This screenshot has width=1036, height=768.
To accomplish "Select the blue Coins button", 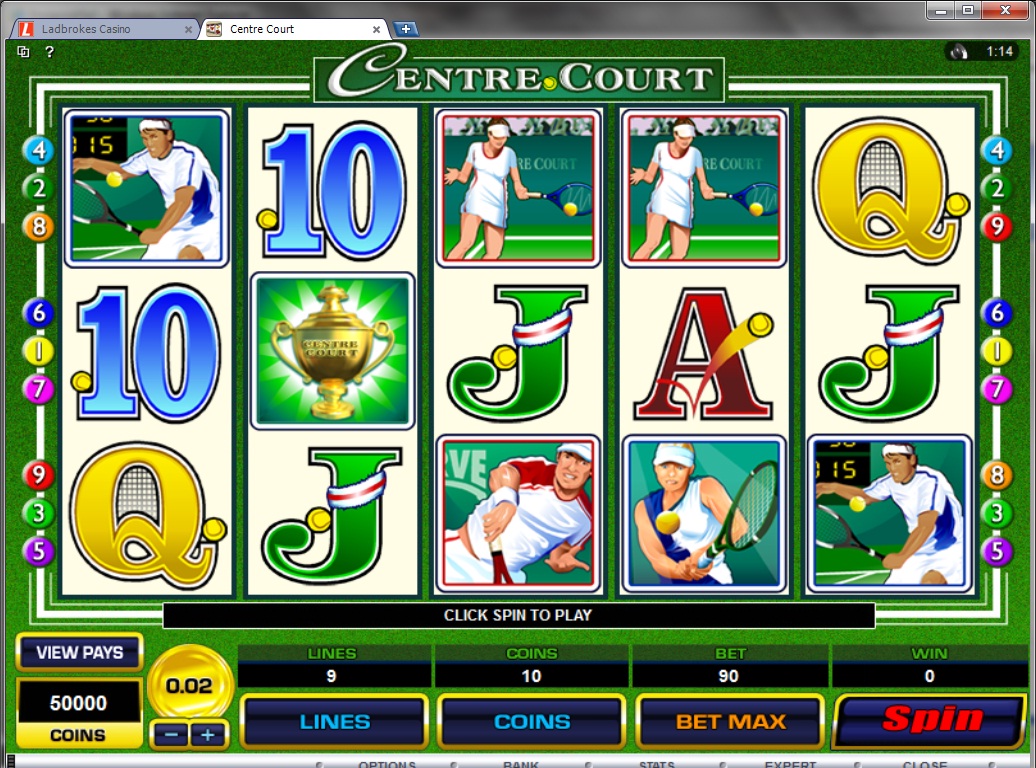I will [532, 721].
